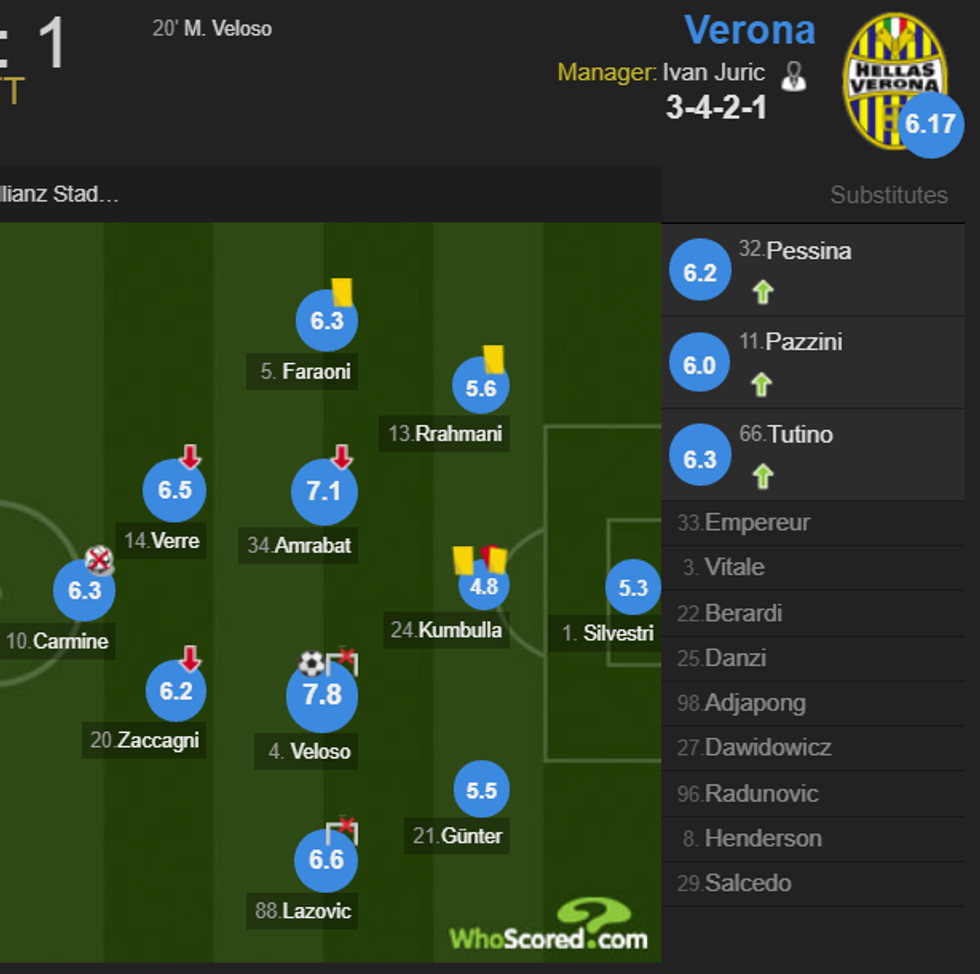Viewport: 980px width, 974px height.
Task: Select Günter's 5.5 rating bubble
Action: (482, 791)
